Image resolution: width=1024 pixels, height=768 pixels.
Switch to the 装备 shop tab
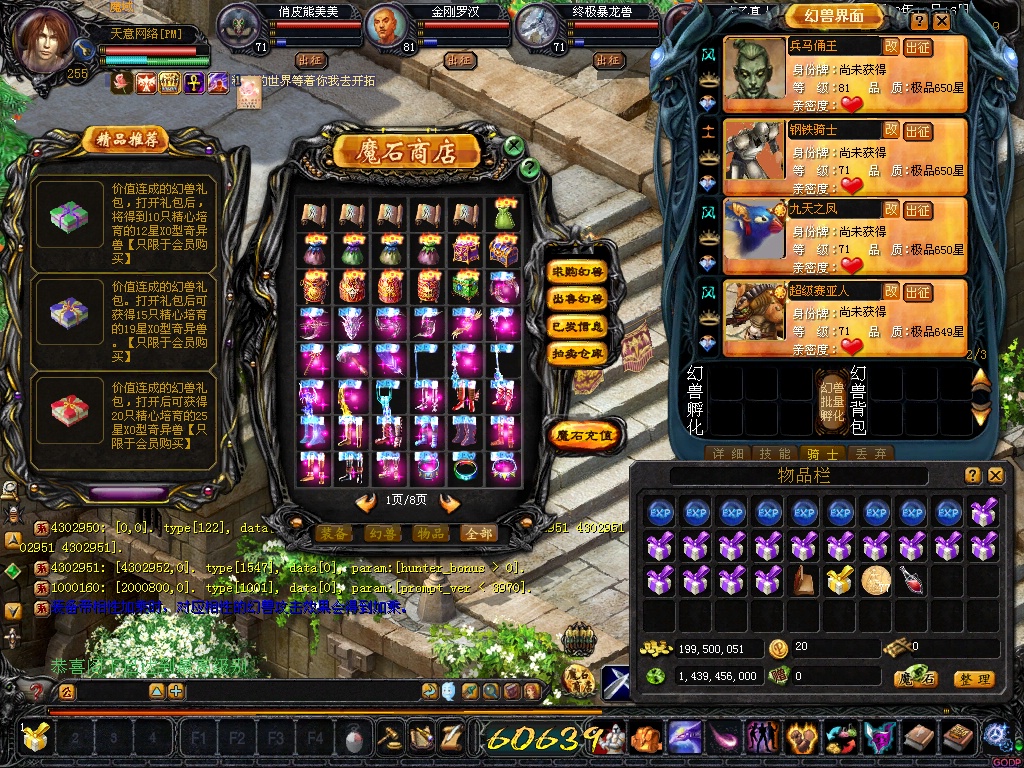(x=333, y=533)
